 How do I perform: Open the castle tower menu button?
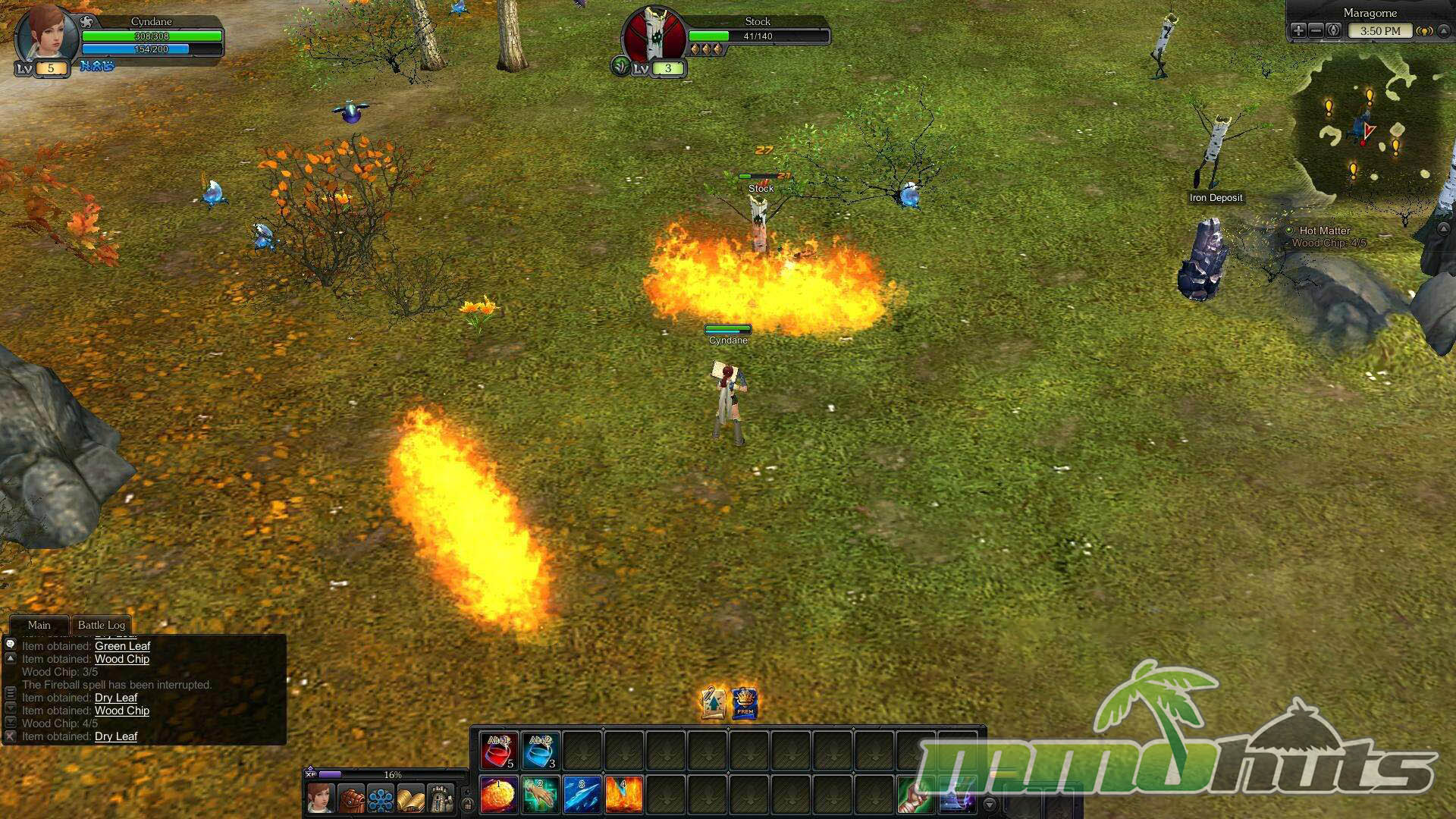(441, 799)
